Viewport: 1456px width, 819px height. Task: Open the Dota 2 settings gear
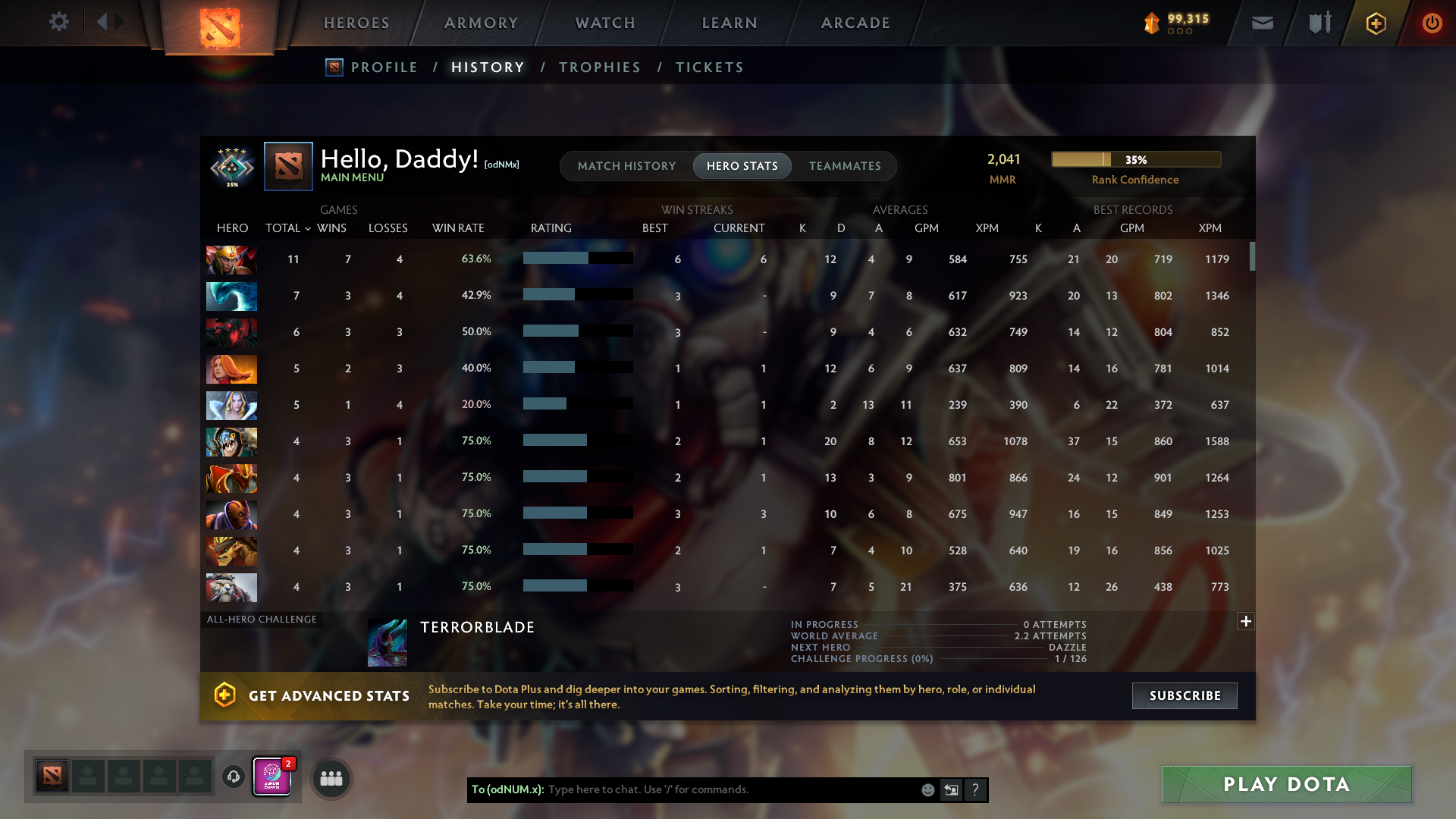click(x=59, y=23)
